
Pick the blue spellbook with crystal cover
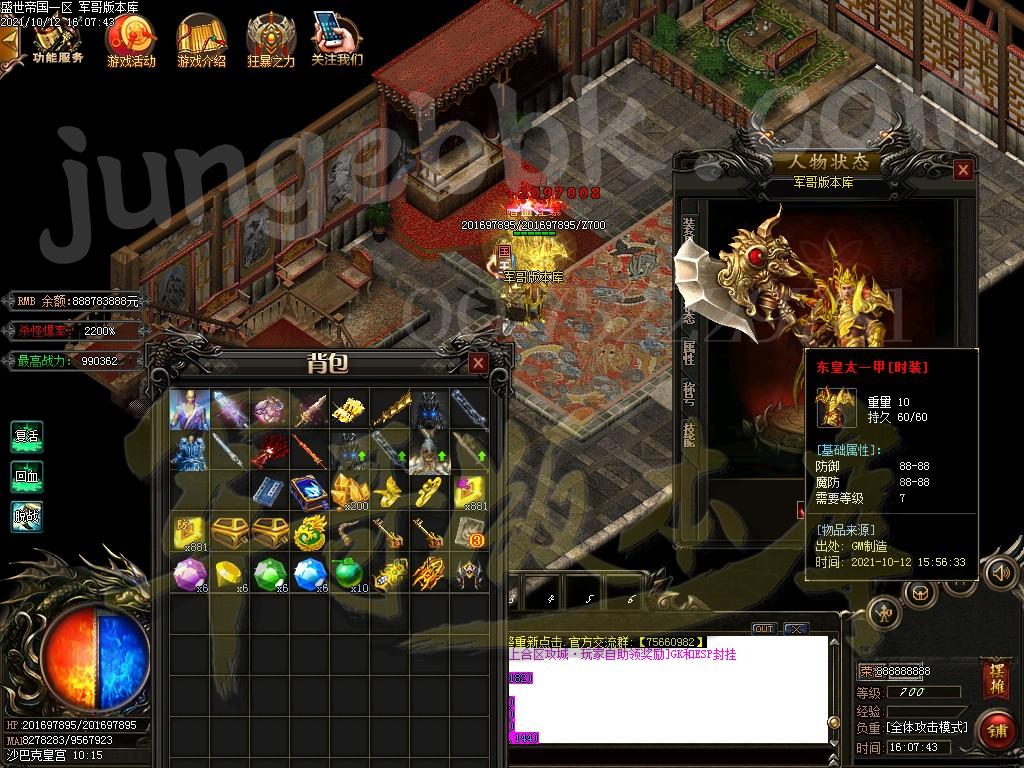(x=309, y=492)
